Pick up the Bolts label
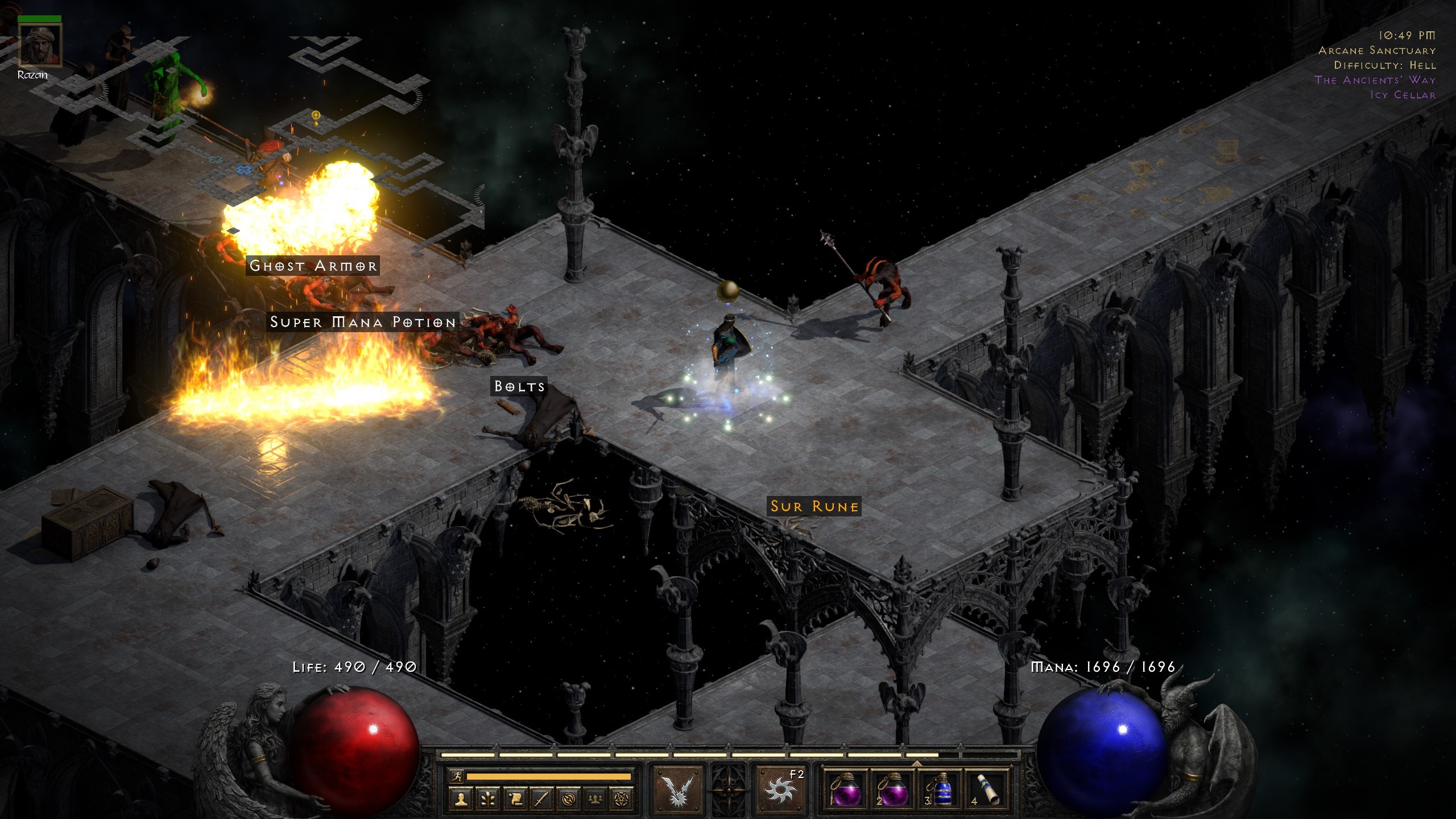Image resolution: width=1456 pixels, height=819 pixels. pos(519,386)
